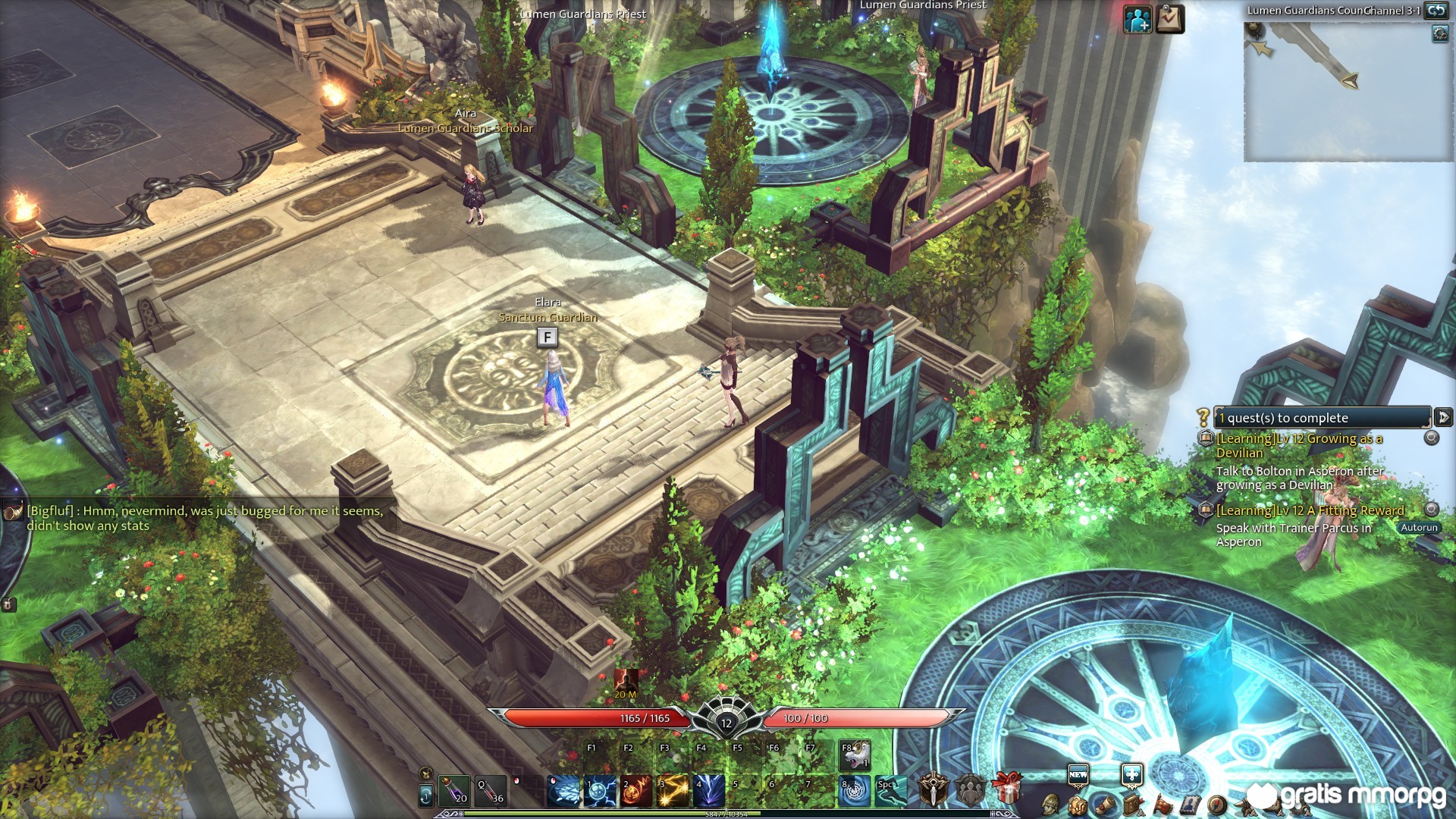
Task: Activate the blue lightning orb skill
Action: coord(601,790)
